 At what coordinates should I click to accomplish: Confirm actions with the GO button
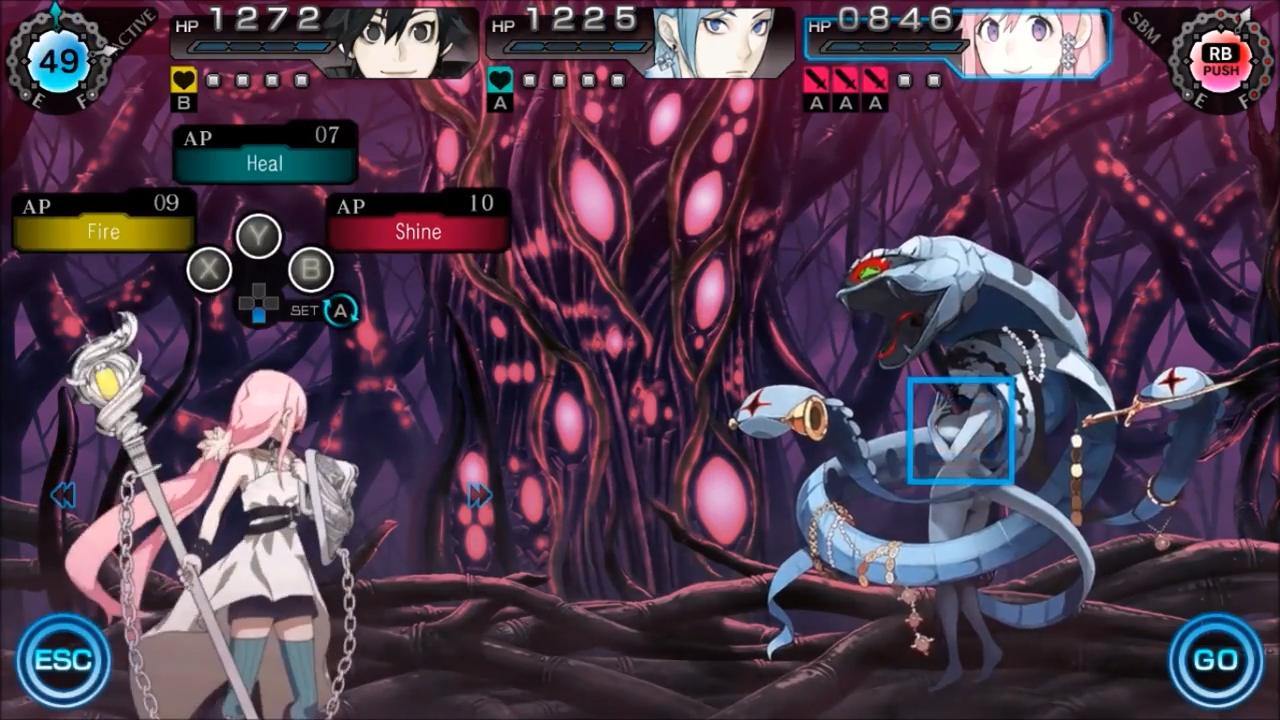point(1216,660)
